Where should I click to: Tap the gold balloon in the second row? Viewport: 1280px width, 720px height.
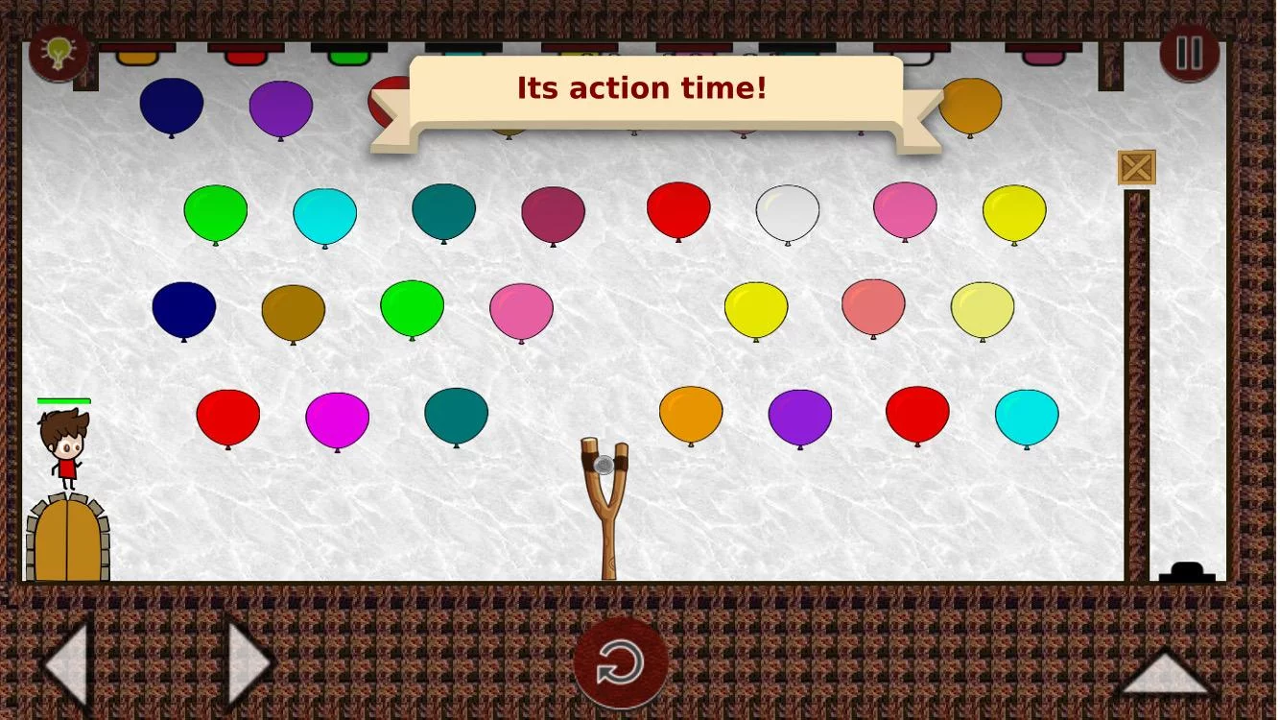tap(292, 312)
